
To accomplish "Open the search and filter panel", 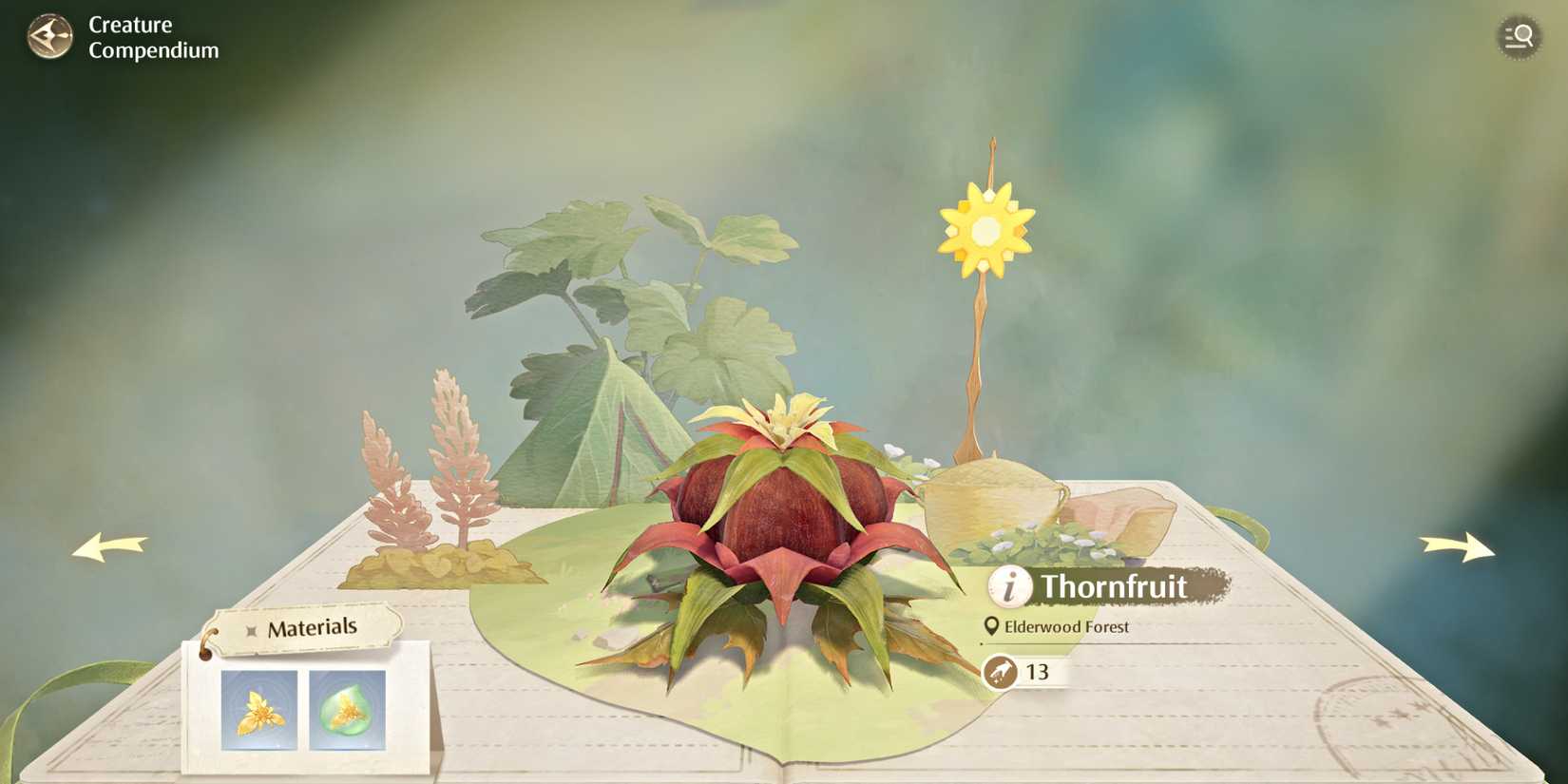I will [x=1518, y=36].
